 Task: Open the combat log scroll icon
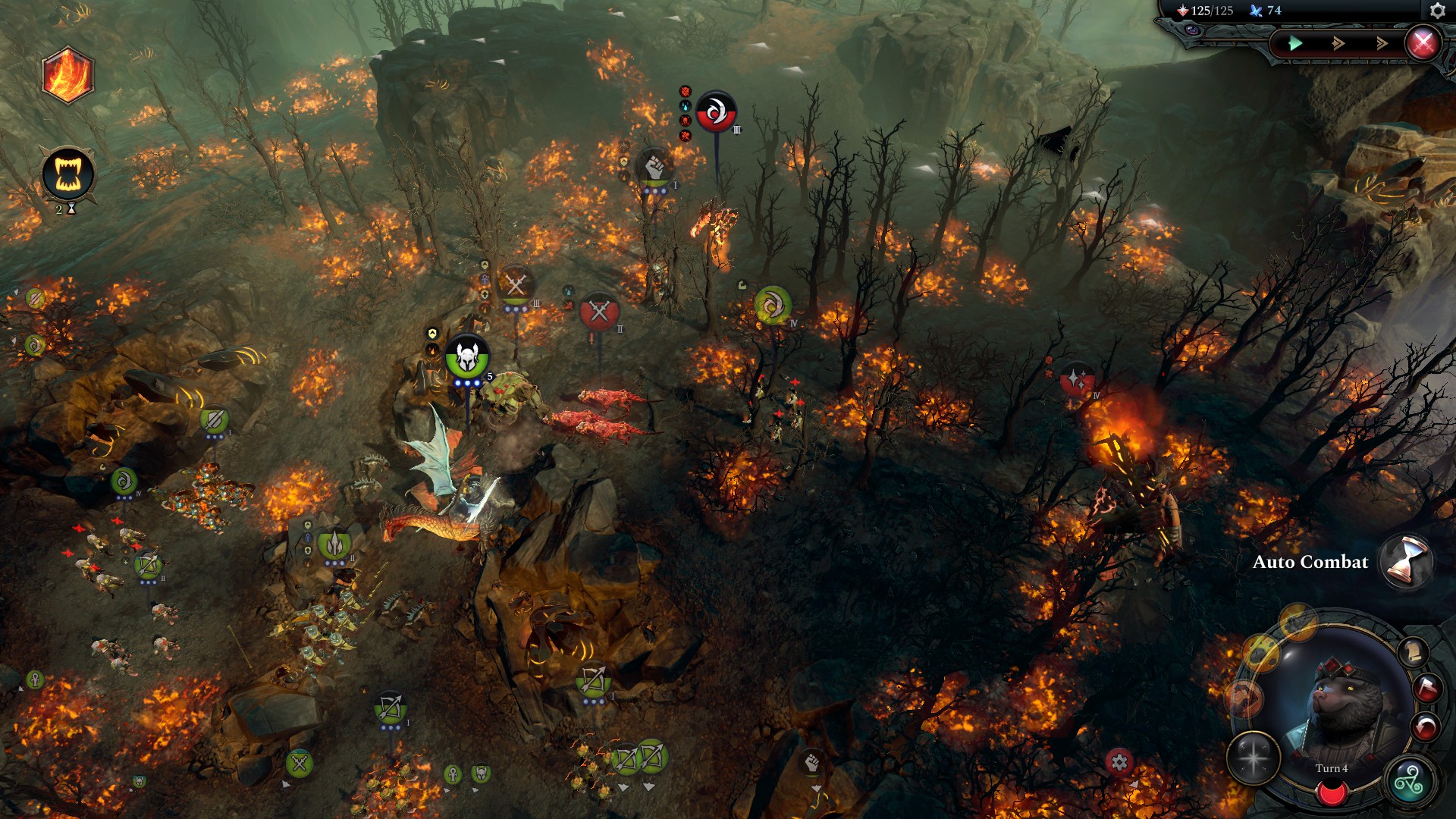point(1413,651)
